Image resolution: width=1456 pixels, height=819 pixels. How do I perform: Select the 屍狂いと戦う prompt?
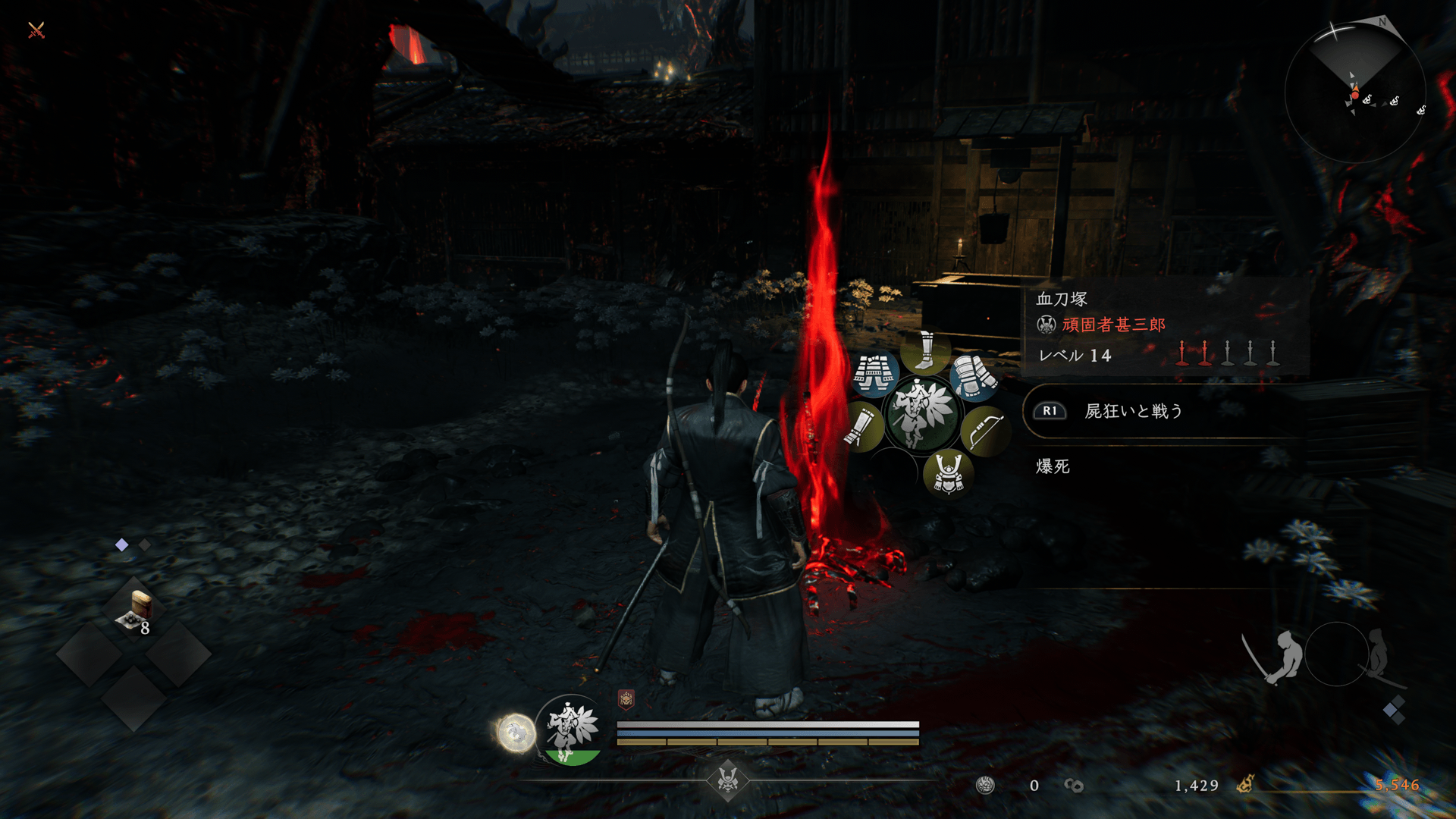click(1133, 411)
